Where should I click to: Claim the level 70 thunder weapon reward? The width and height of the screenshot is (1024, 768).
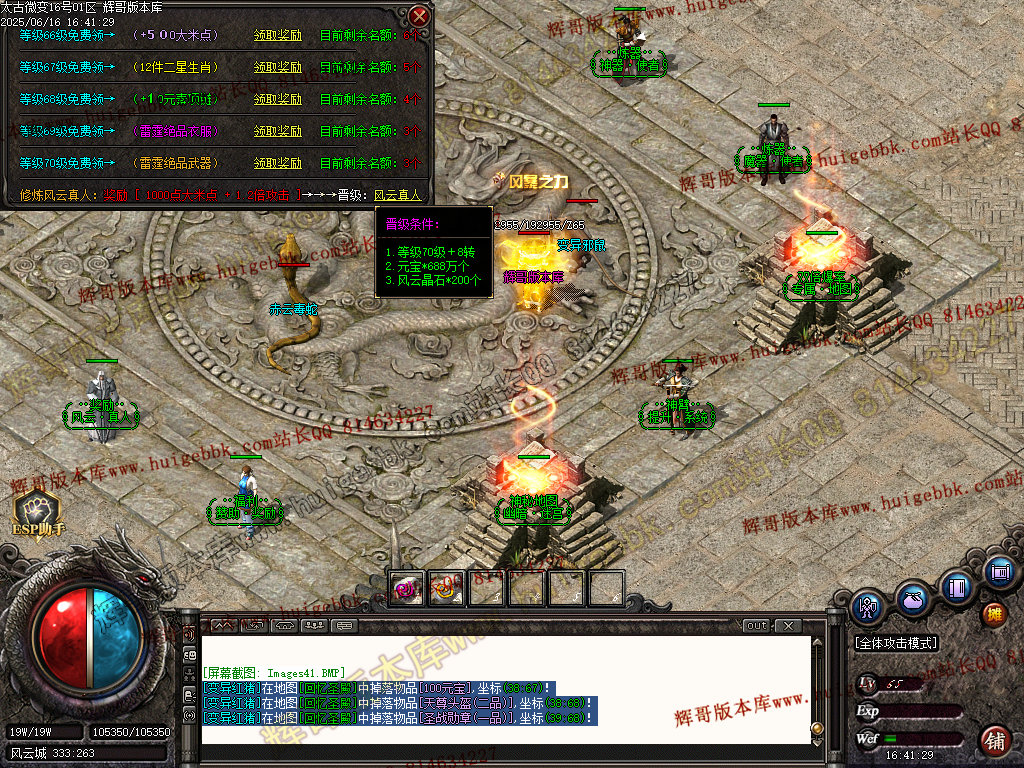tap(277, 163)
